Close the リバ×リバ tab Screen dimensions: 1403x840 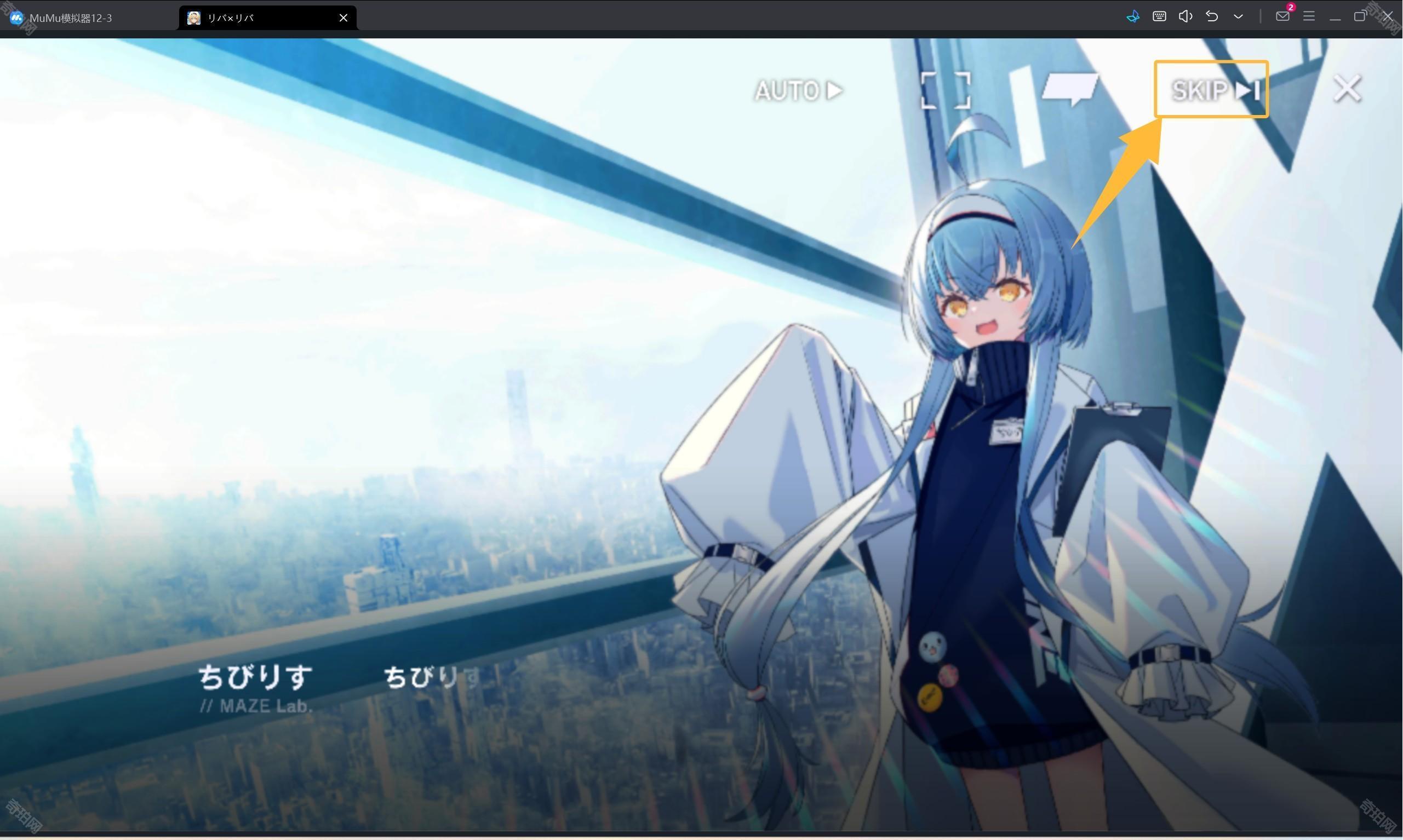pos(343,18)
